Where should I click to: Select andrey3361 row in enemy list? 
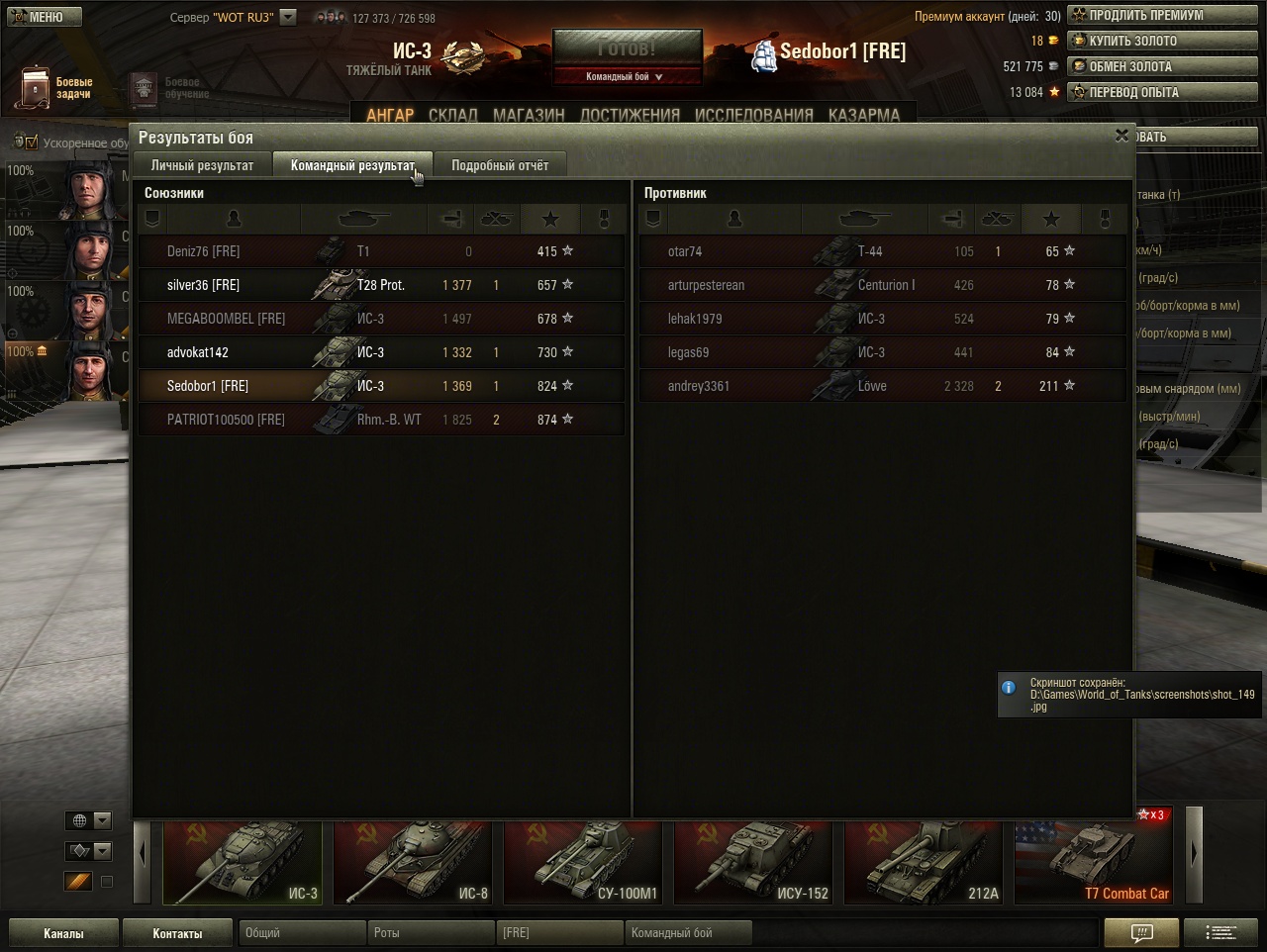pyautogui.click(x=881, y=386)
